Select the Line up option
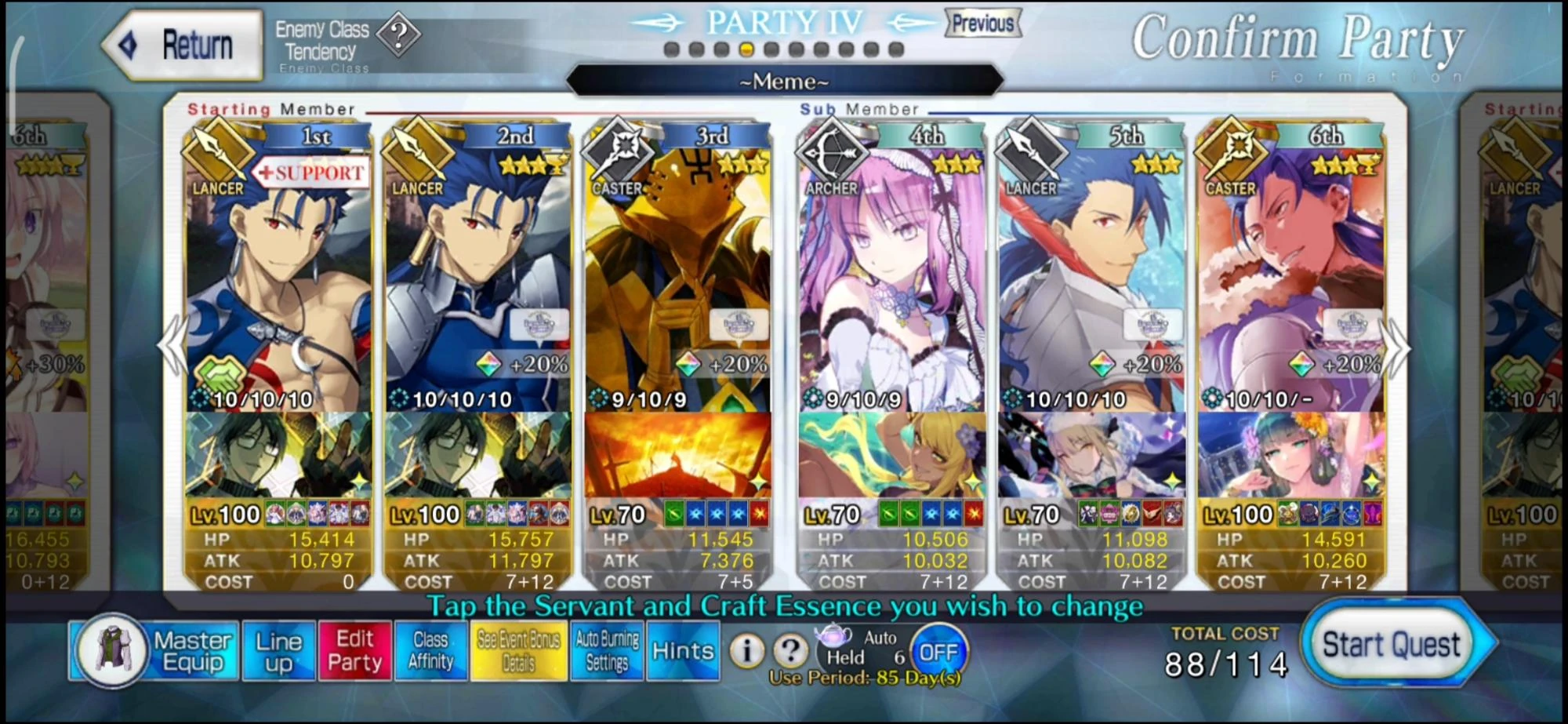This screenshot has width=1568, height=724. click(x=279, y=651)
